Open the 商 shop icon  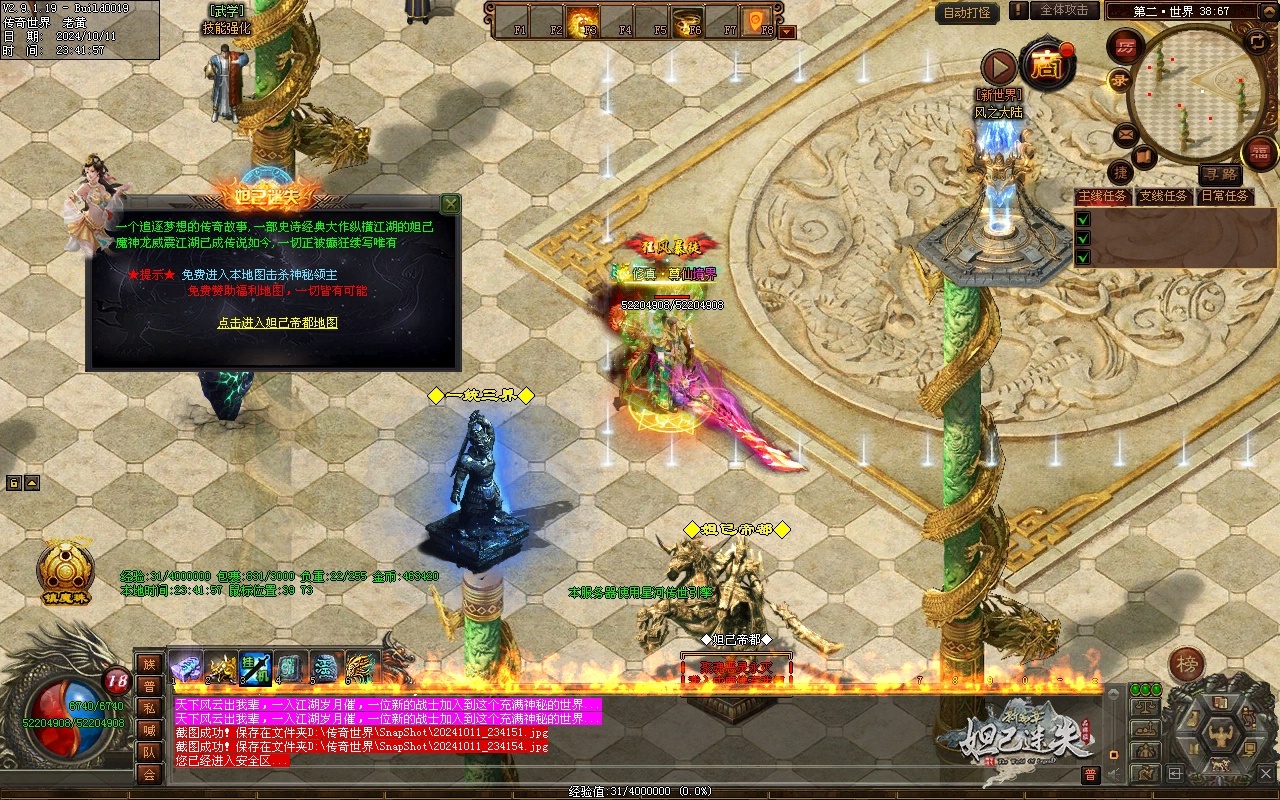click(1047, 66)
